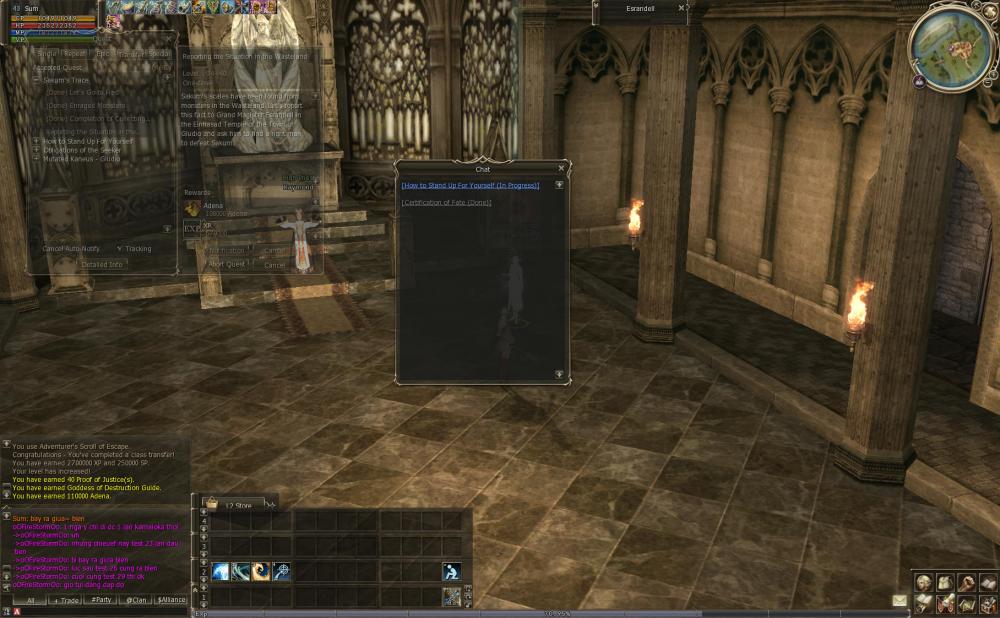Open the 'How to Stand Up For Yourself' dialogue link
Image resolution: width=1000 pixels, height=618 pixels.
pyautogui.click(x=470, y=185)
